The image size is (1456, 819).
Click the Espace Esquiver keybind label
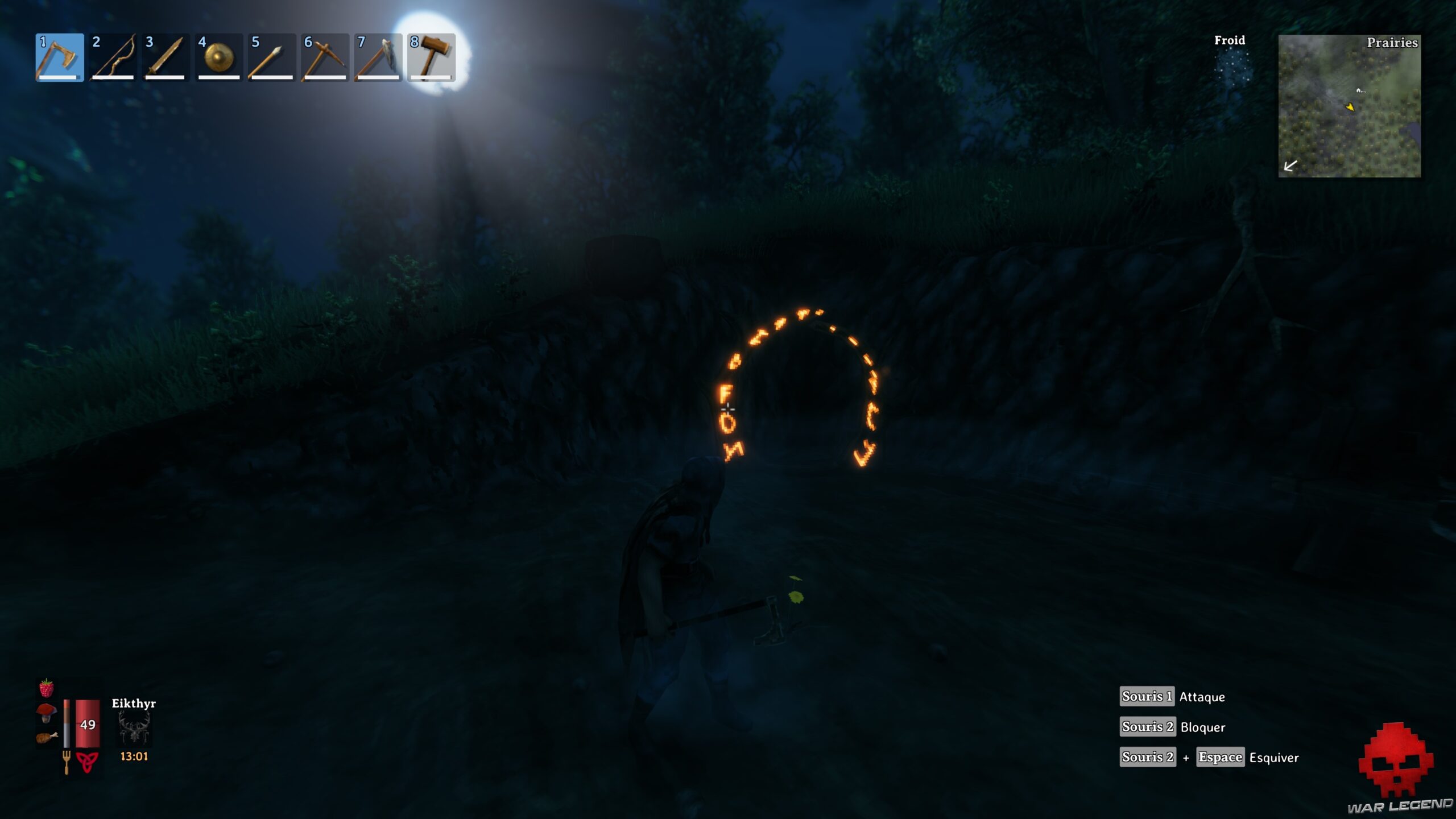1221,758
